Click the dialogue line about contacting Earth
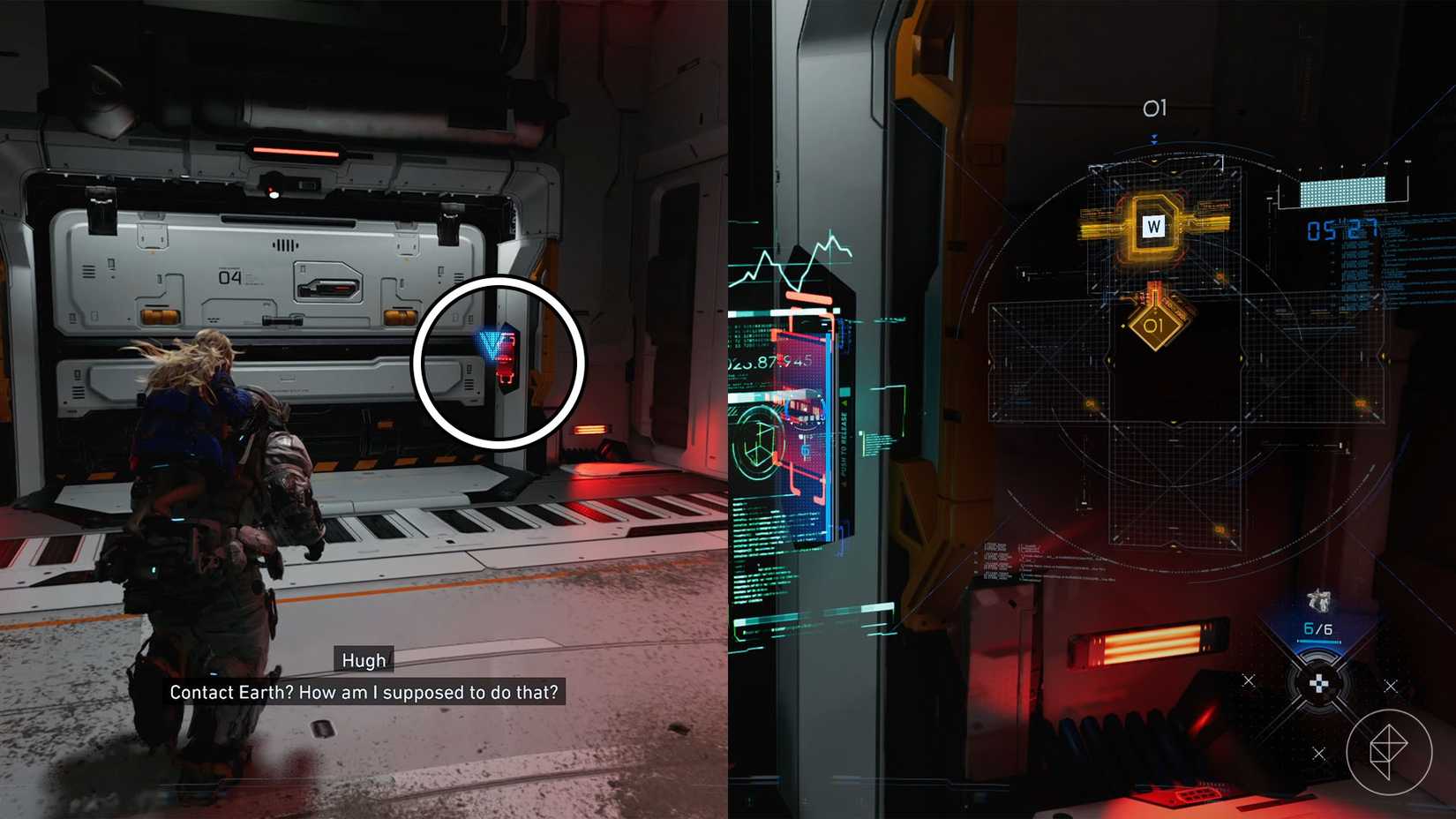1456x819 pixels. (x=364, y=693)
